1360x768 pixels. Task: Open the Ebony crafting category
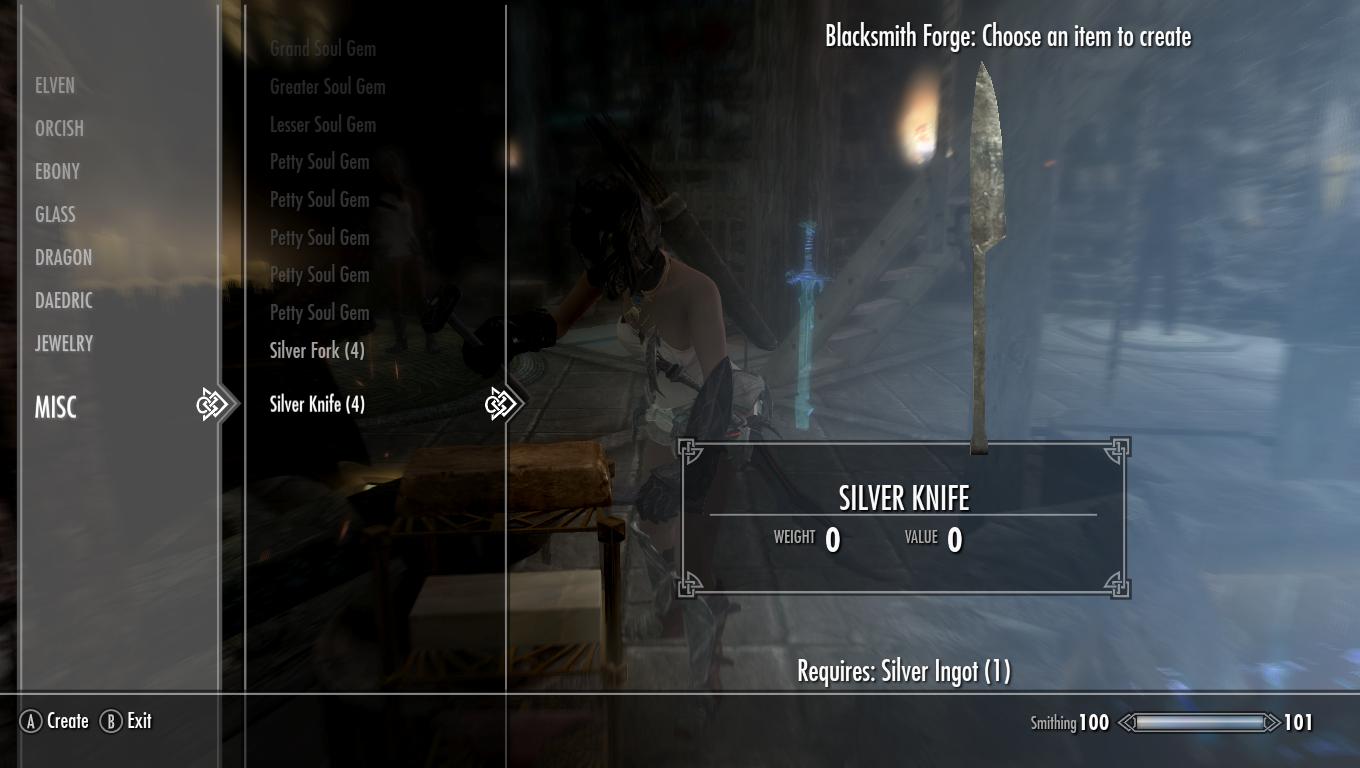pos(57,172)
